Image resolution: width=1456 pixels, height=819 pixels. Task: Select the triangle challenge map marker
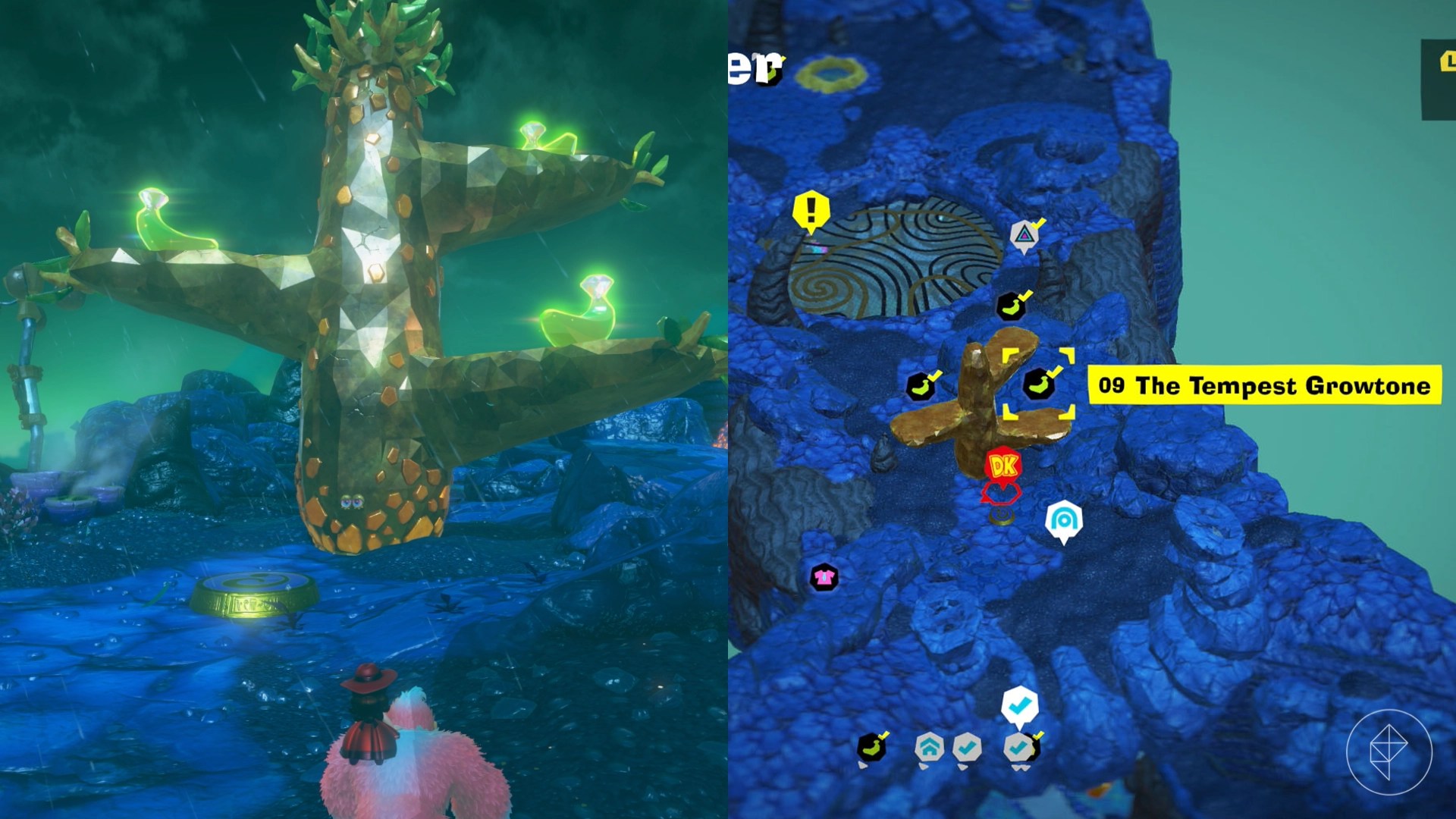(x=1025, y=235)
